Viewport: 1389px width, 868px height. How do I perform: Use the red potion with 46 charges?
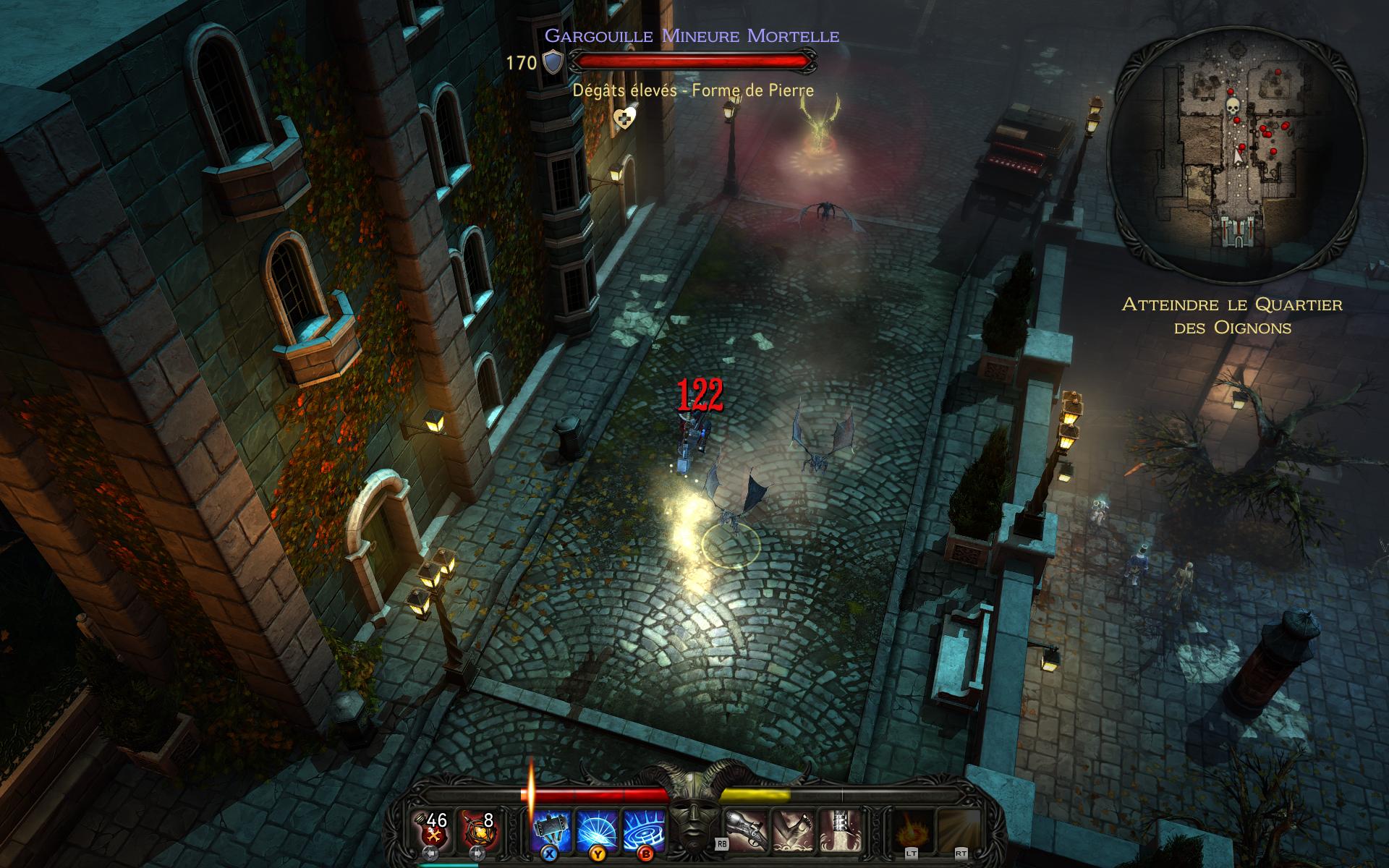433,830
